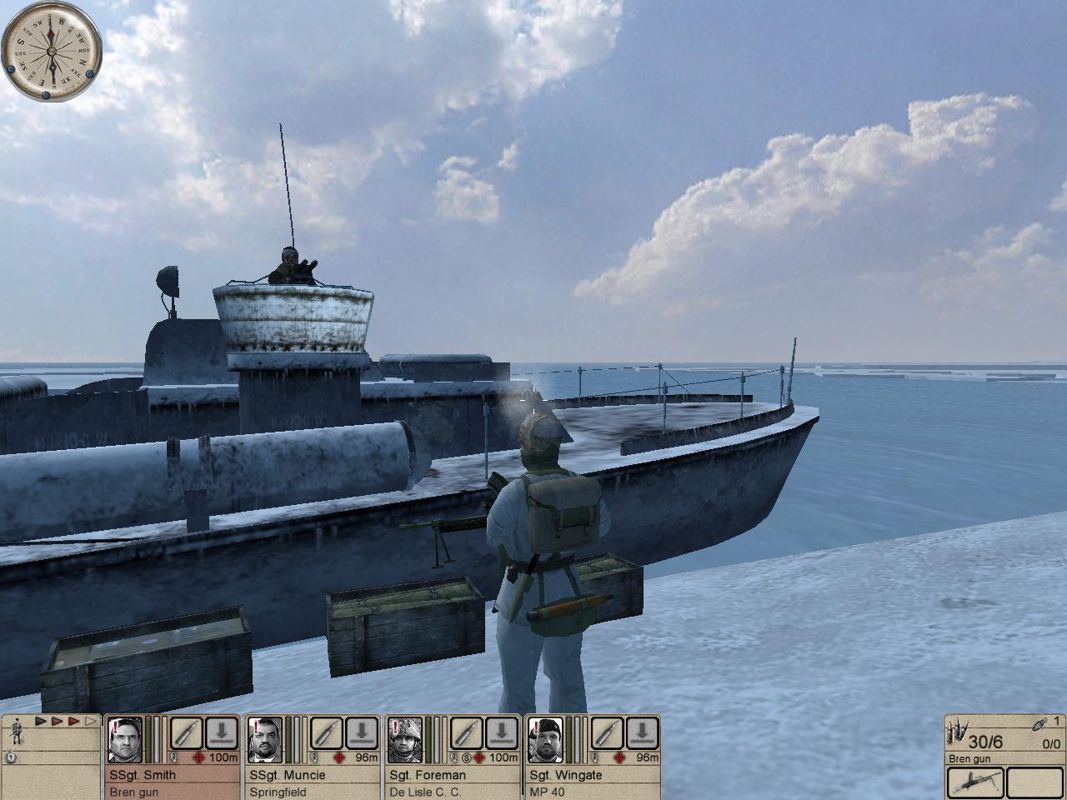Click the bullet icon in Sgt. Foreman's panel
Screen dimensions: 1067x800
point(464,733)
